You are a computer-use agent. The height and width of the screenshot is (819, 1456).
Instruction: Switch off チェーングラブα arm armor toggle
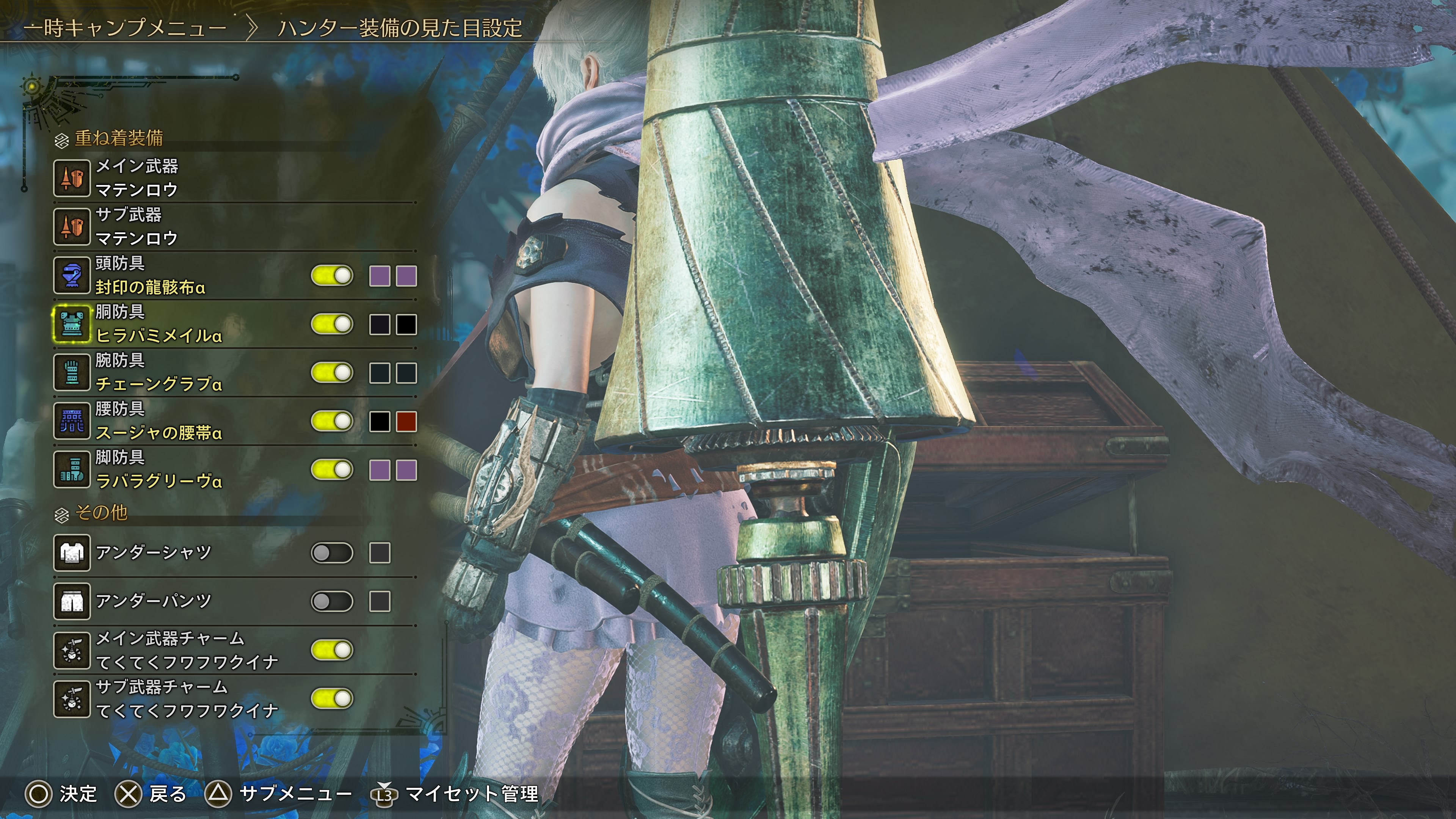point(332,373)
